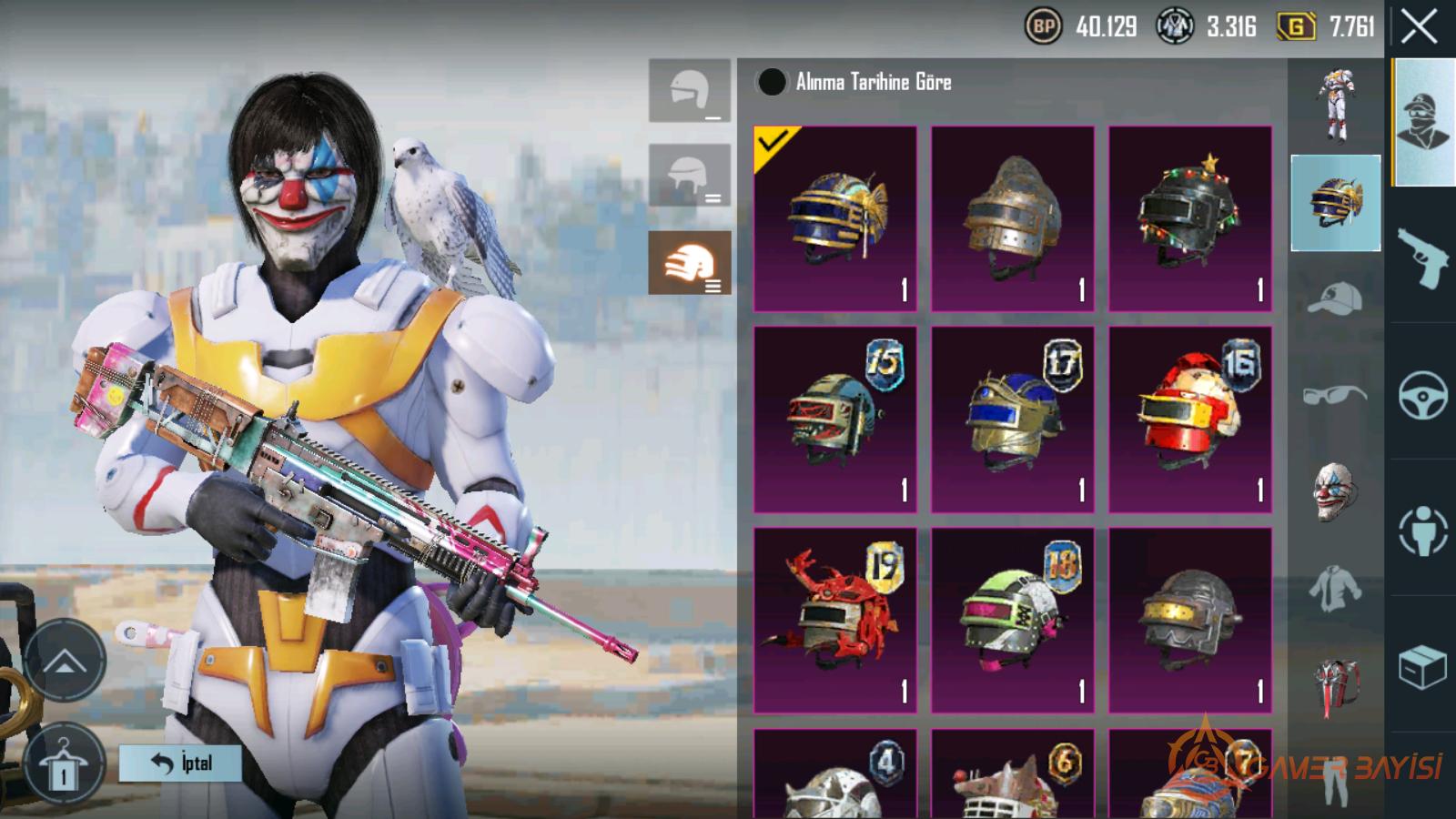Open the pistol weapons category
Viewport: 1456px width, 819px height.
click(1422, 257)
